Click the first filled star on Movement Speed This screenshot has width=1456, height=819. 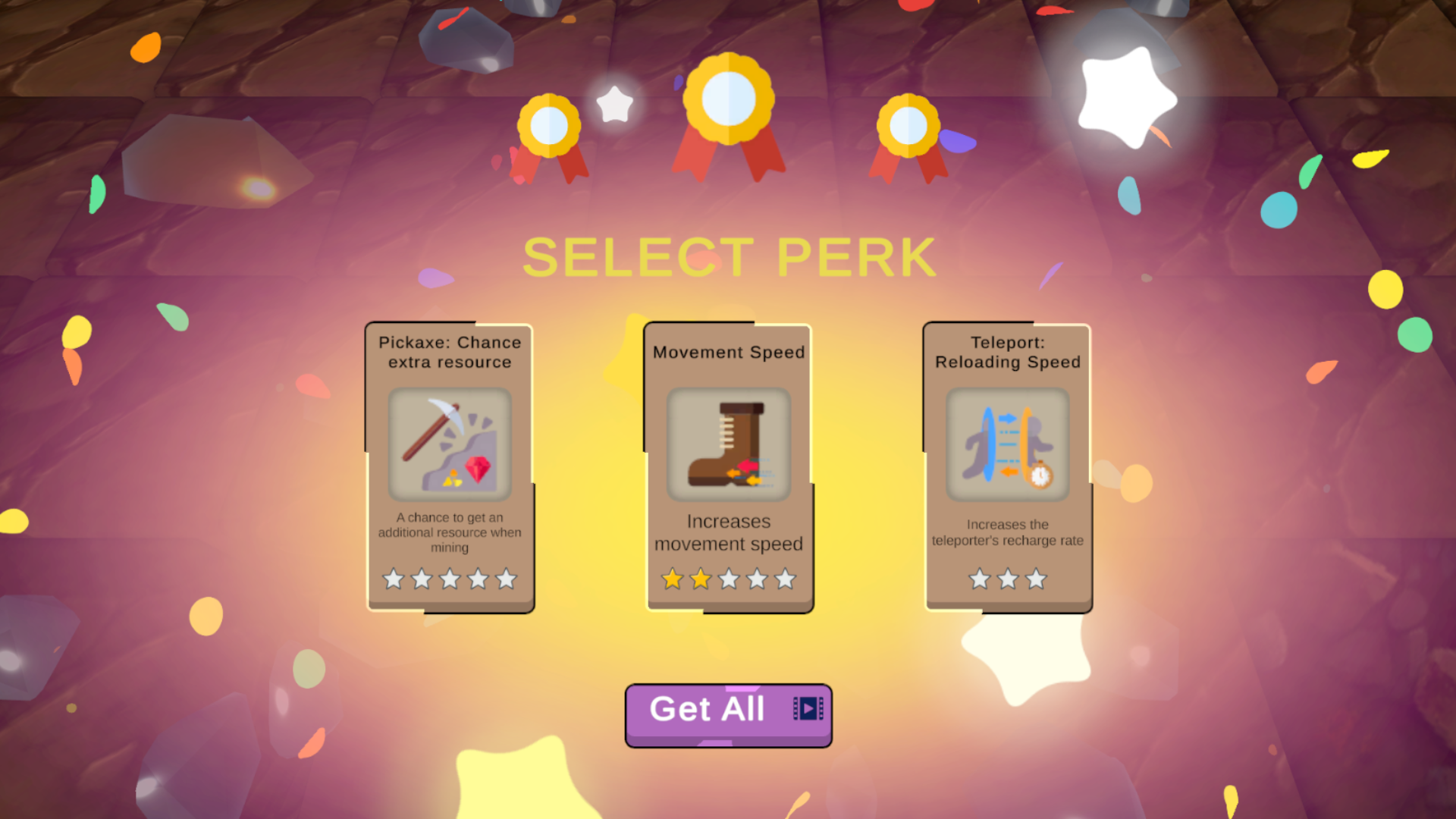click(673, 579)
